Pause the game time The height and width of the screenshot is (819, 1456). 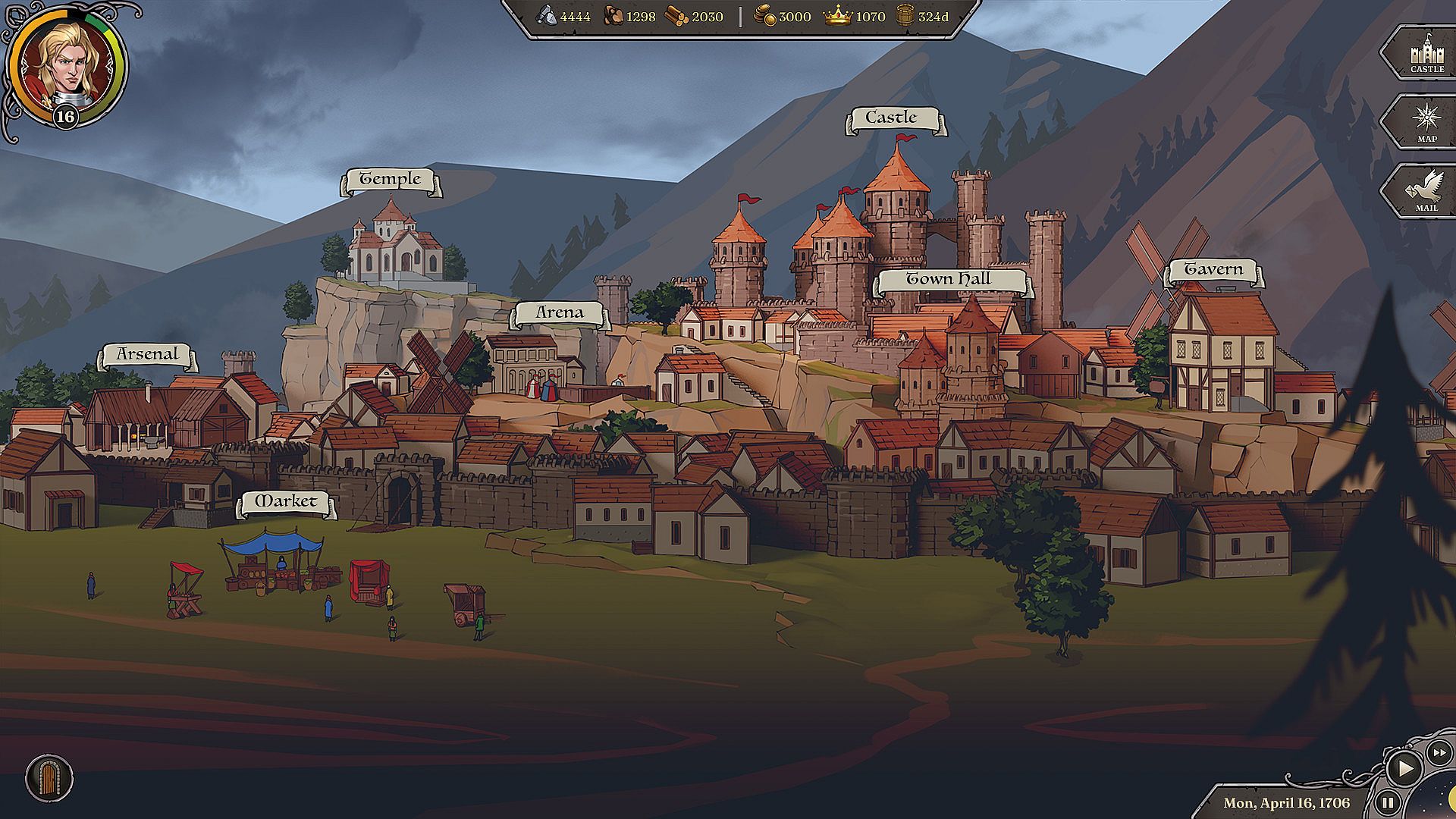tap(1388, 802)
